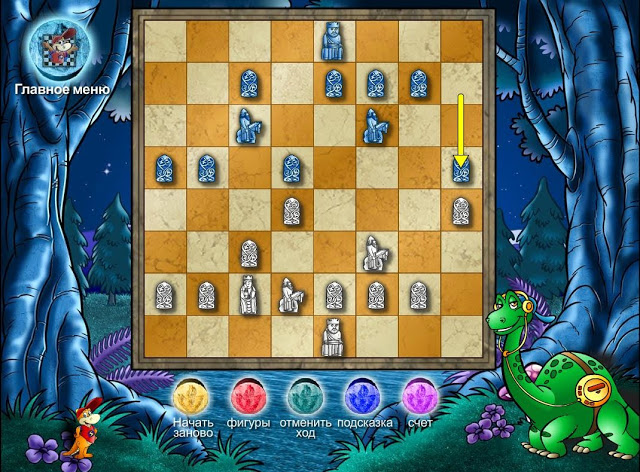Undo the move with отменить ход
The image size is (640, 472).
307,395
